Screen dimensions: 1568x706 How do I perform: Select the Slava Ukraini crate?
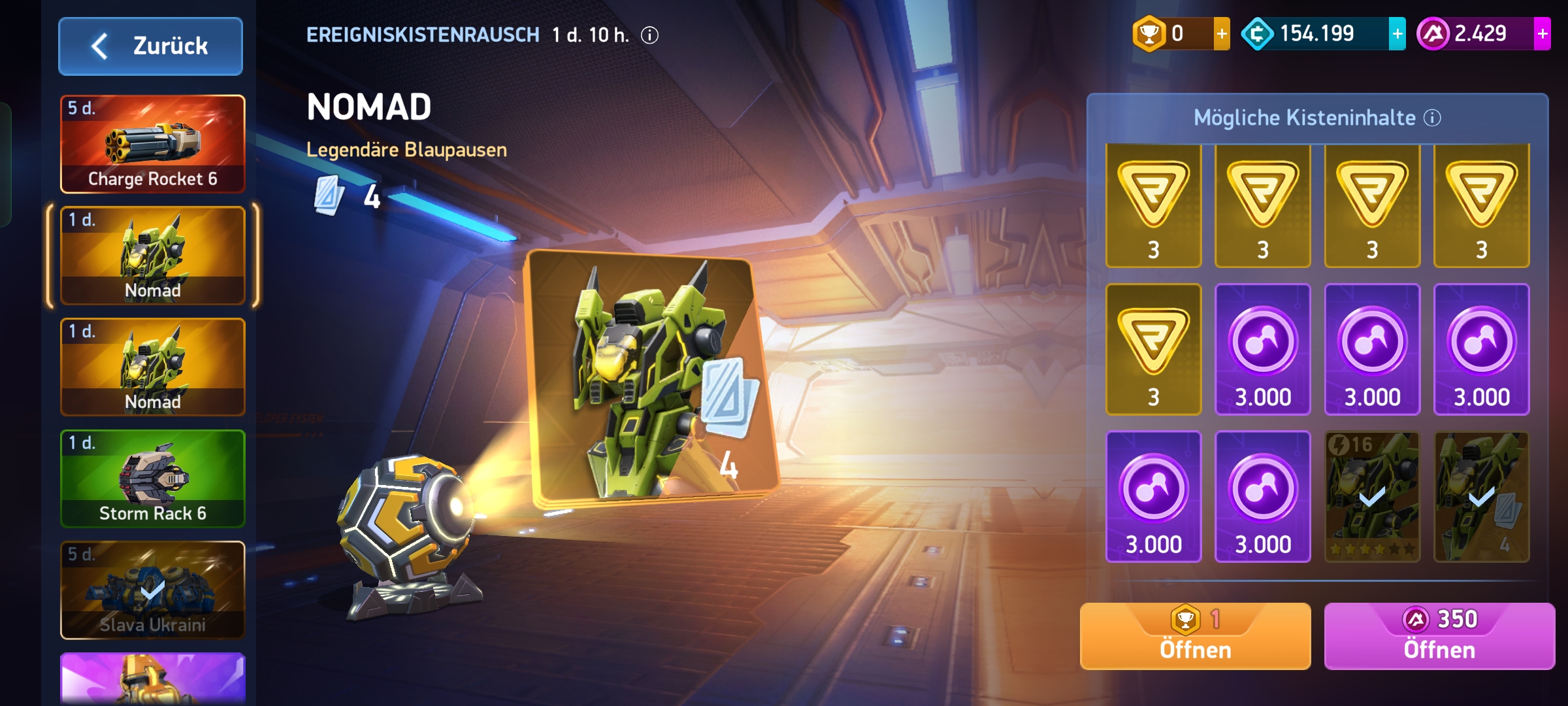click(153, 590)
